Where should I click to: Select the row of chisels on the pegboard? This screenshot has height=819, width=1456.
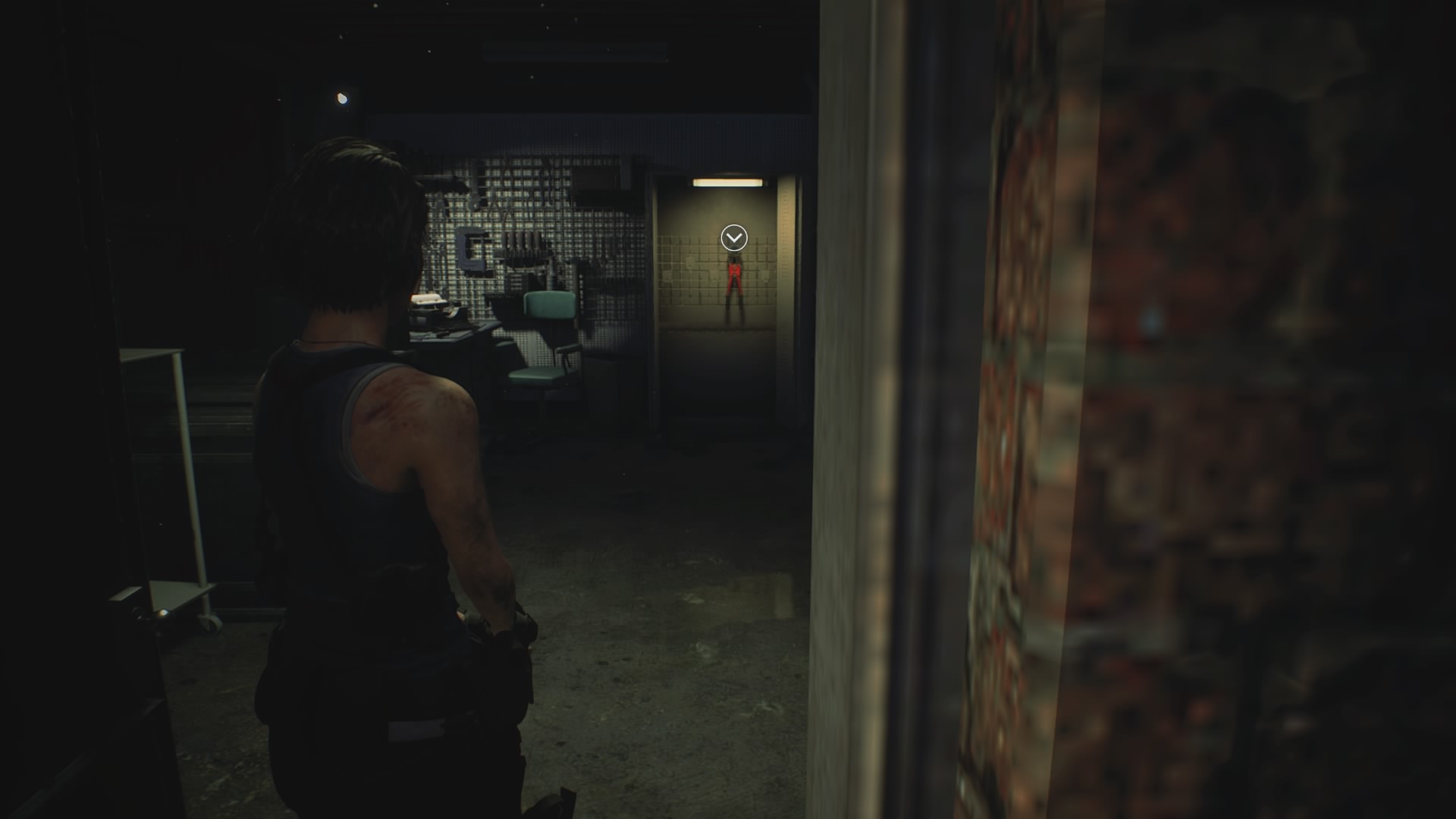[522, 244]
